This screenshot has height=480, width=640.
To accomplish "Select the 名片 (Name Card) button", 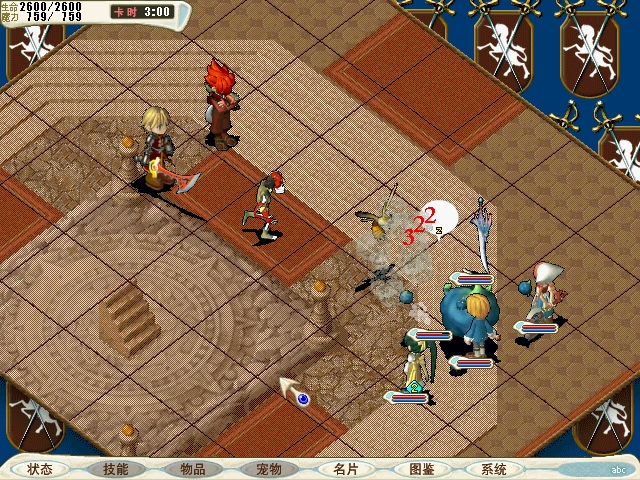I will tap(345, 468).
